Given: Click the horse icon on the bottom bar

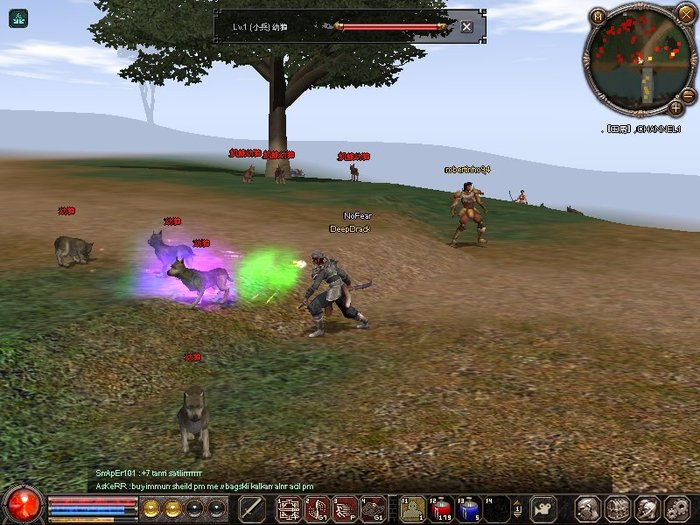Looking at the screenshot, I should (544, 508).
